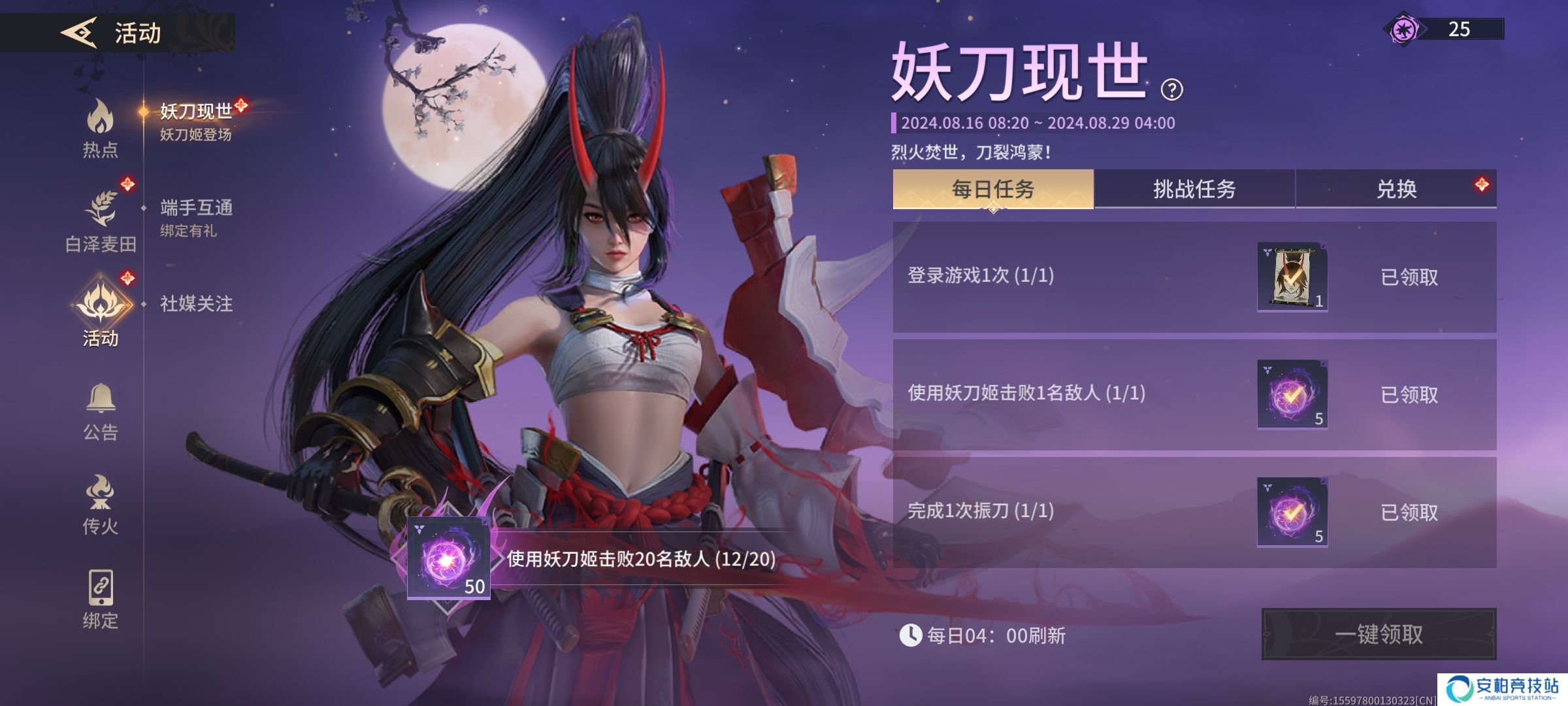Go back using the 活动 arrow

pos(80,32)
